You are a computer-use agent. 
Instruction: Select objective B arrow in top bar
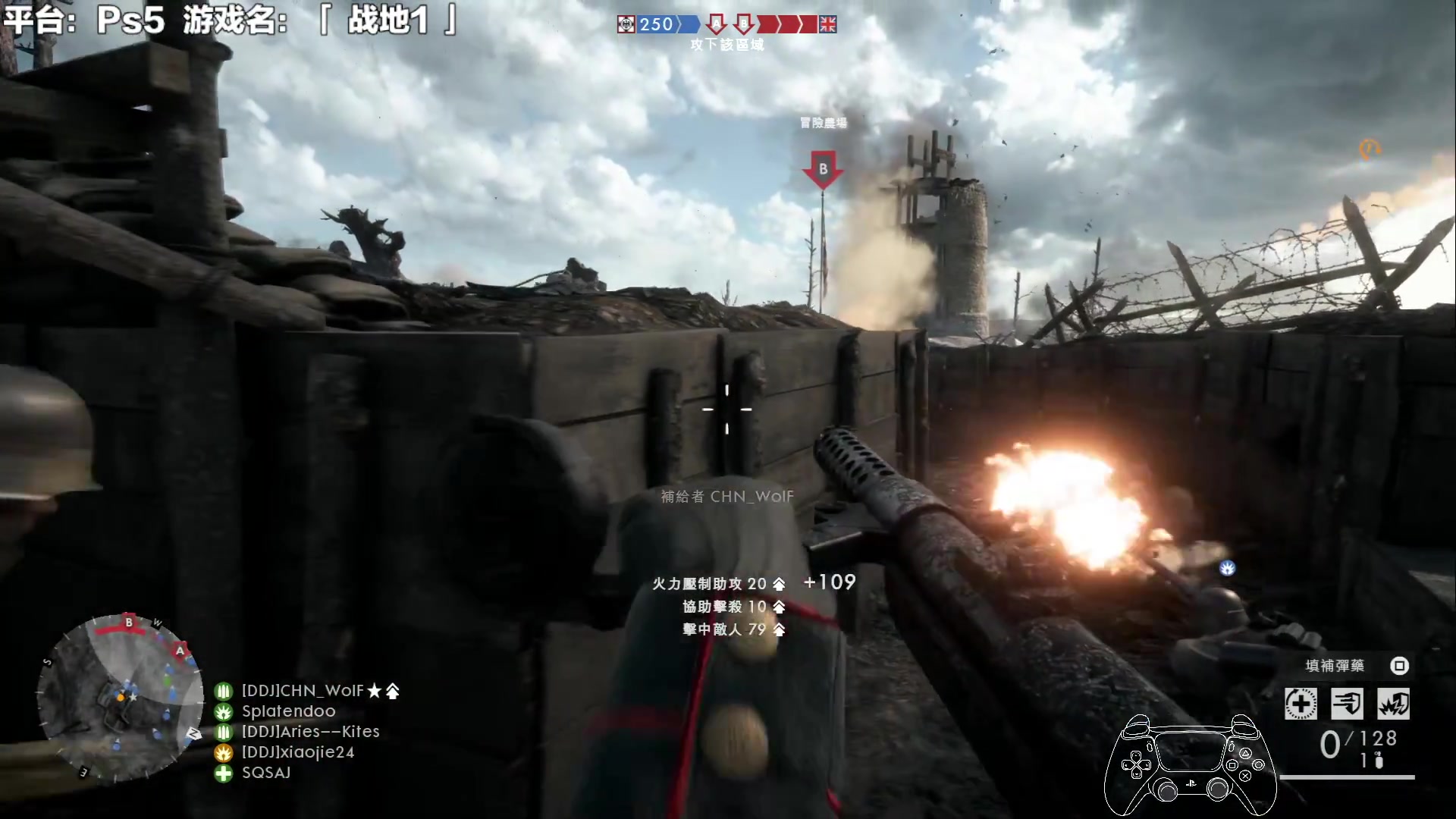pyautogui.click(x=744, y=24)
